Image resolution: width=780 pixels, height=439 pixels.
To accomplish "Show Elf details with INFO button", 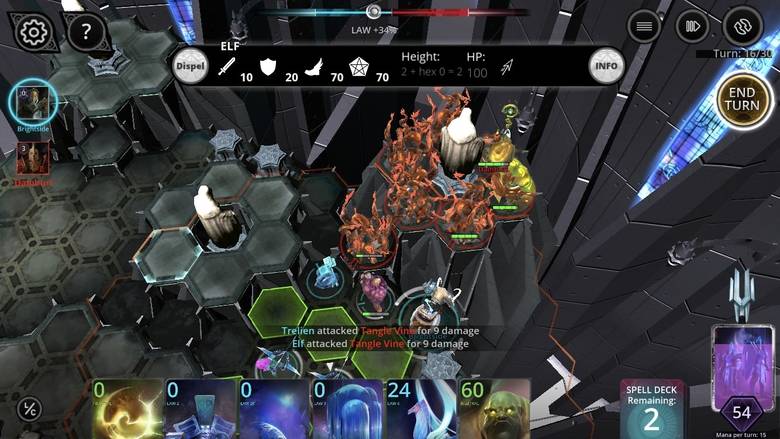I will click(605, 65).
